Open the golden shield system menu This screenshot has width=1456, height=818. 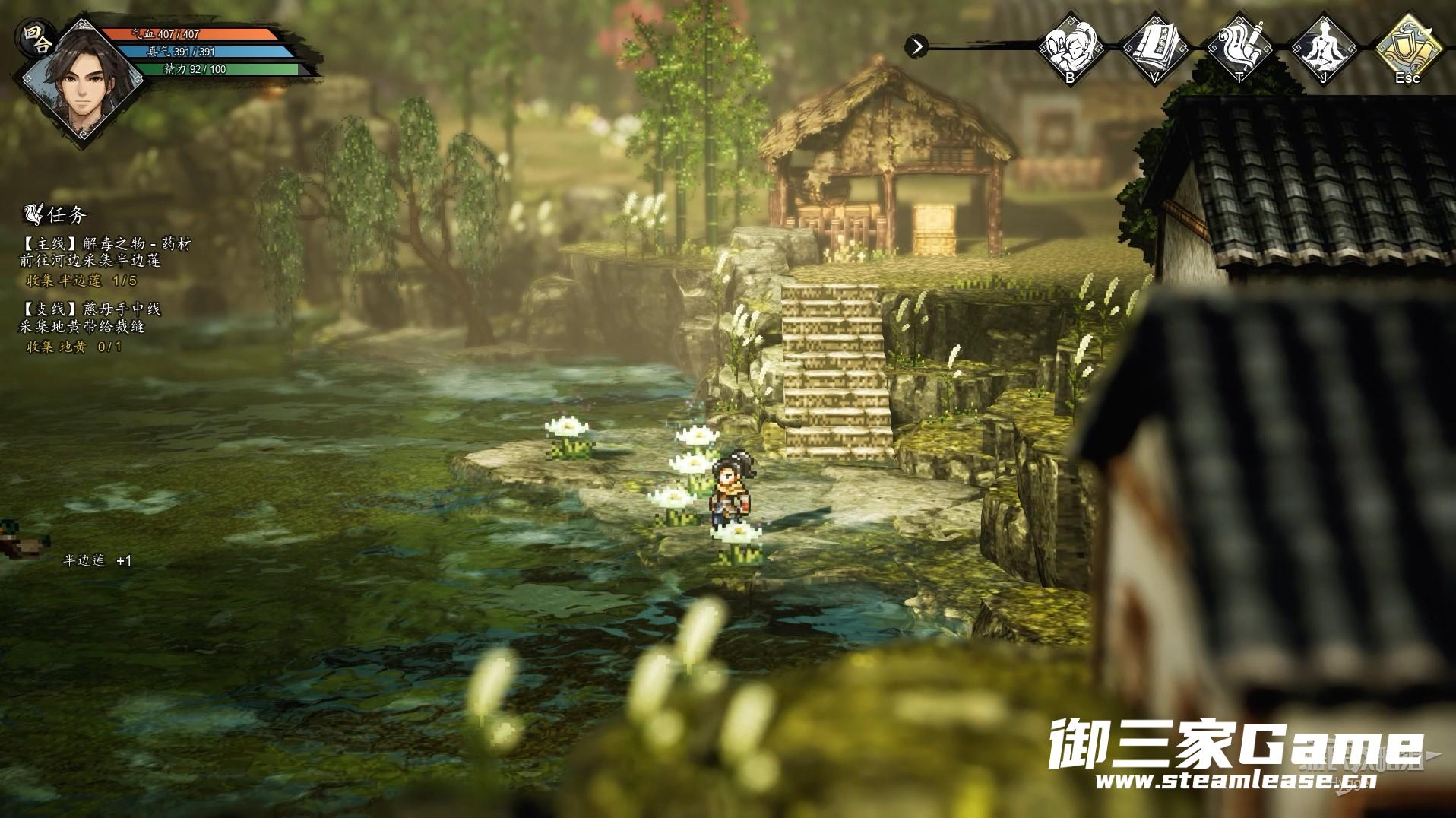pyautogui.click(x=1407, y=46)
